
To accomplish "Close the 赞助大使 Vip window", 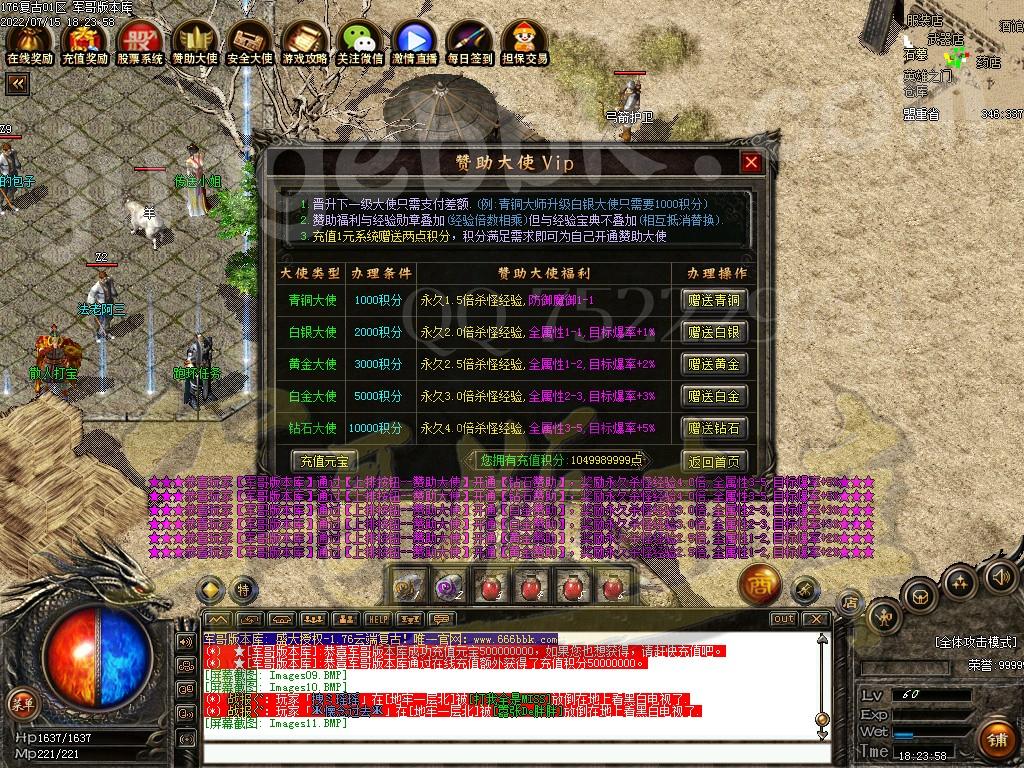I will [751, 163].
